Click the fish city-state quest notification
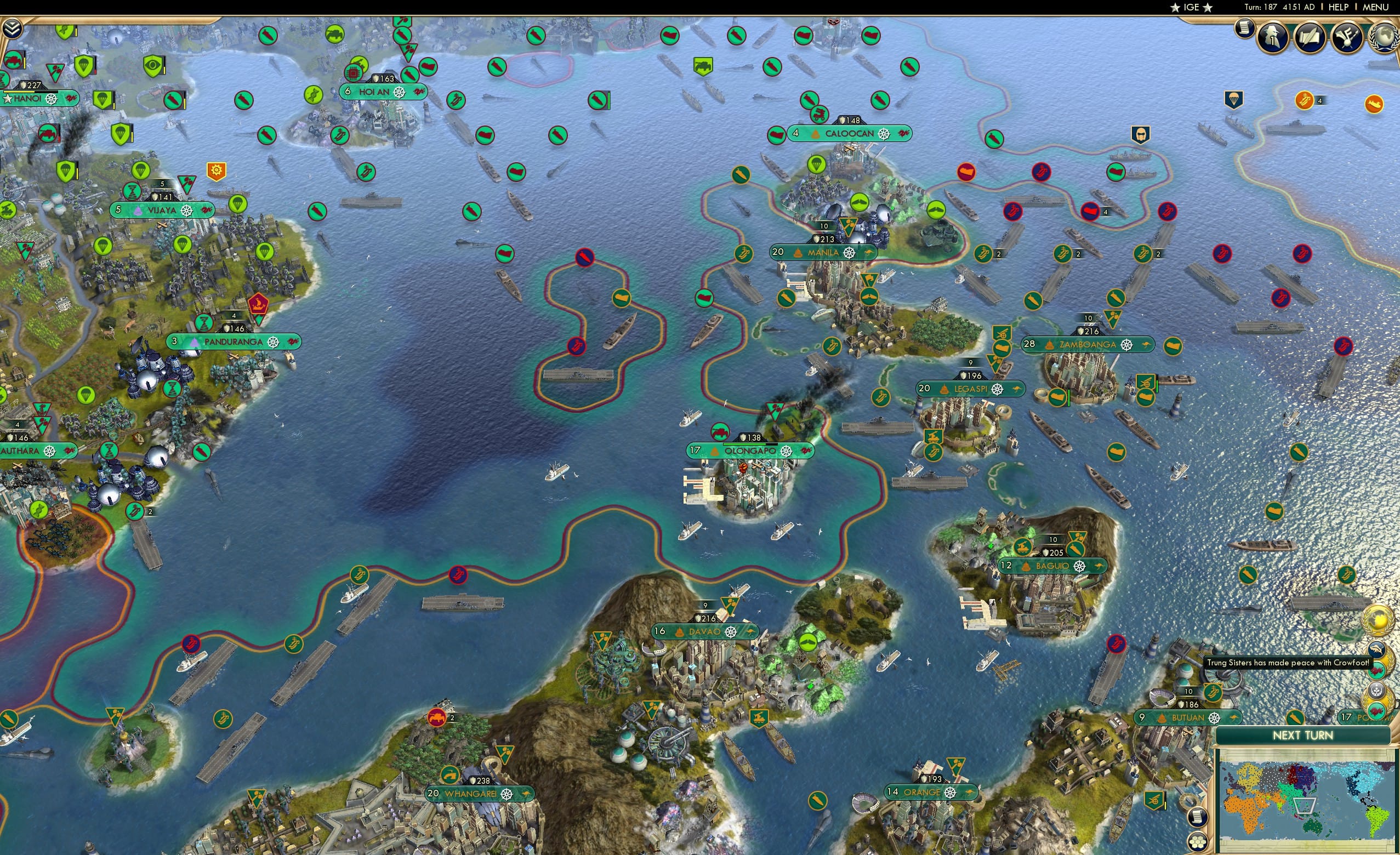This screenshot has width=1400, height=855. pyautogui.click(x=1376, y=650)
